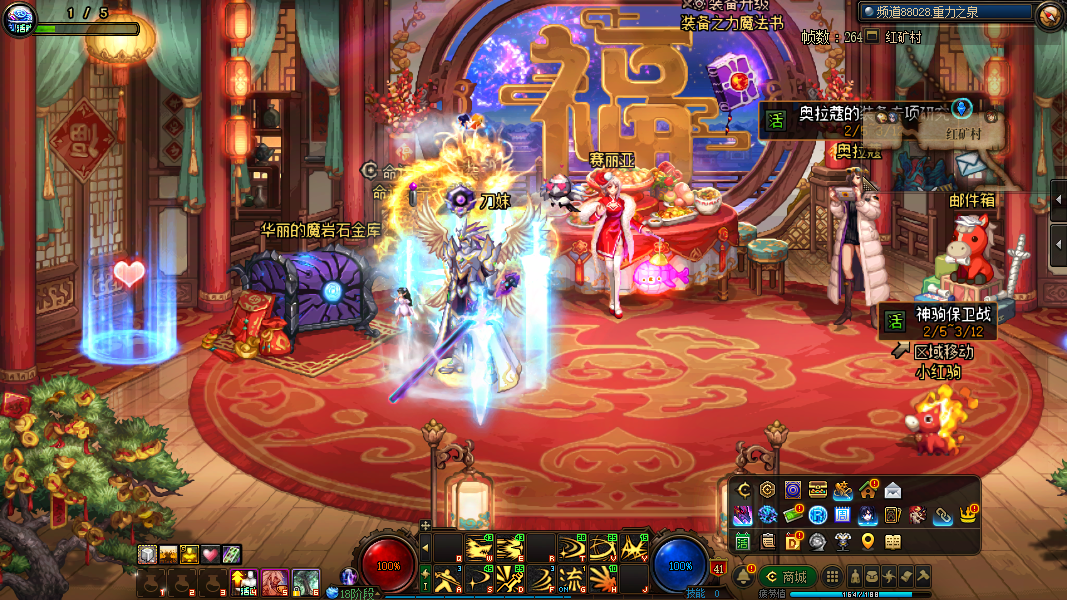The image size is (1067, 600).
Task: Open the blue chain link icon
Action: (x=942, y=516)
